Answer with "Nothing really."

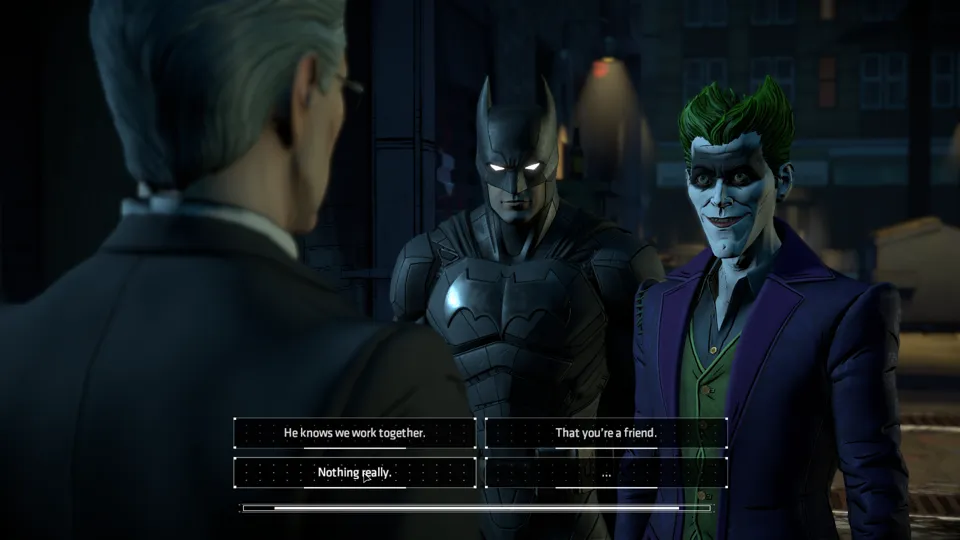[x=355, y=472]
